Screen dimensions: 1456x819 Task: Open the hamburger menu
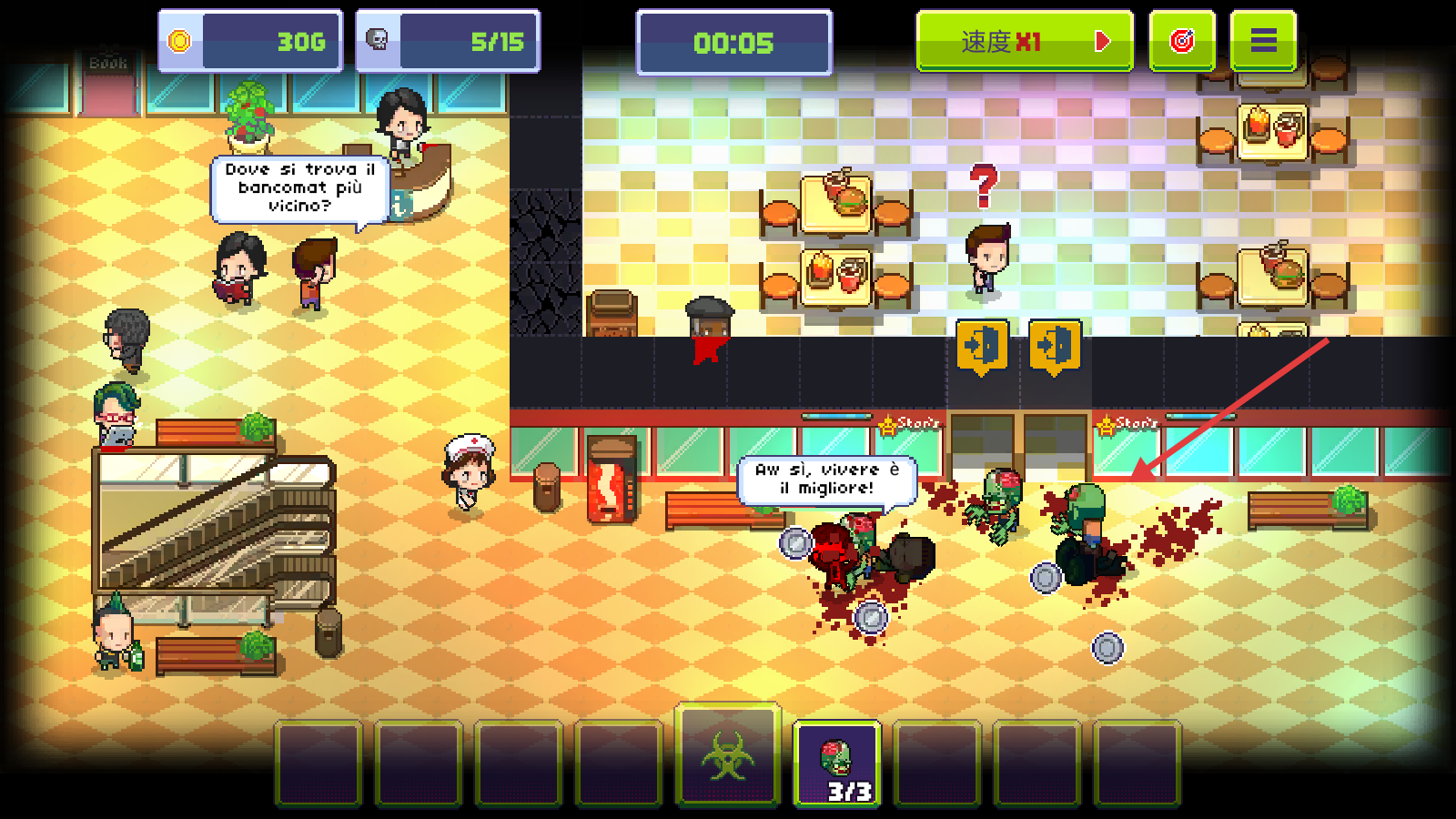1263,41
